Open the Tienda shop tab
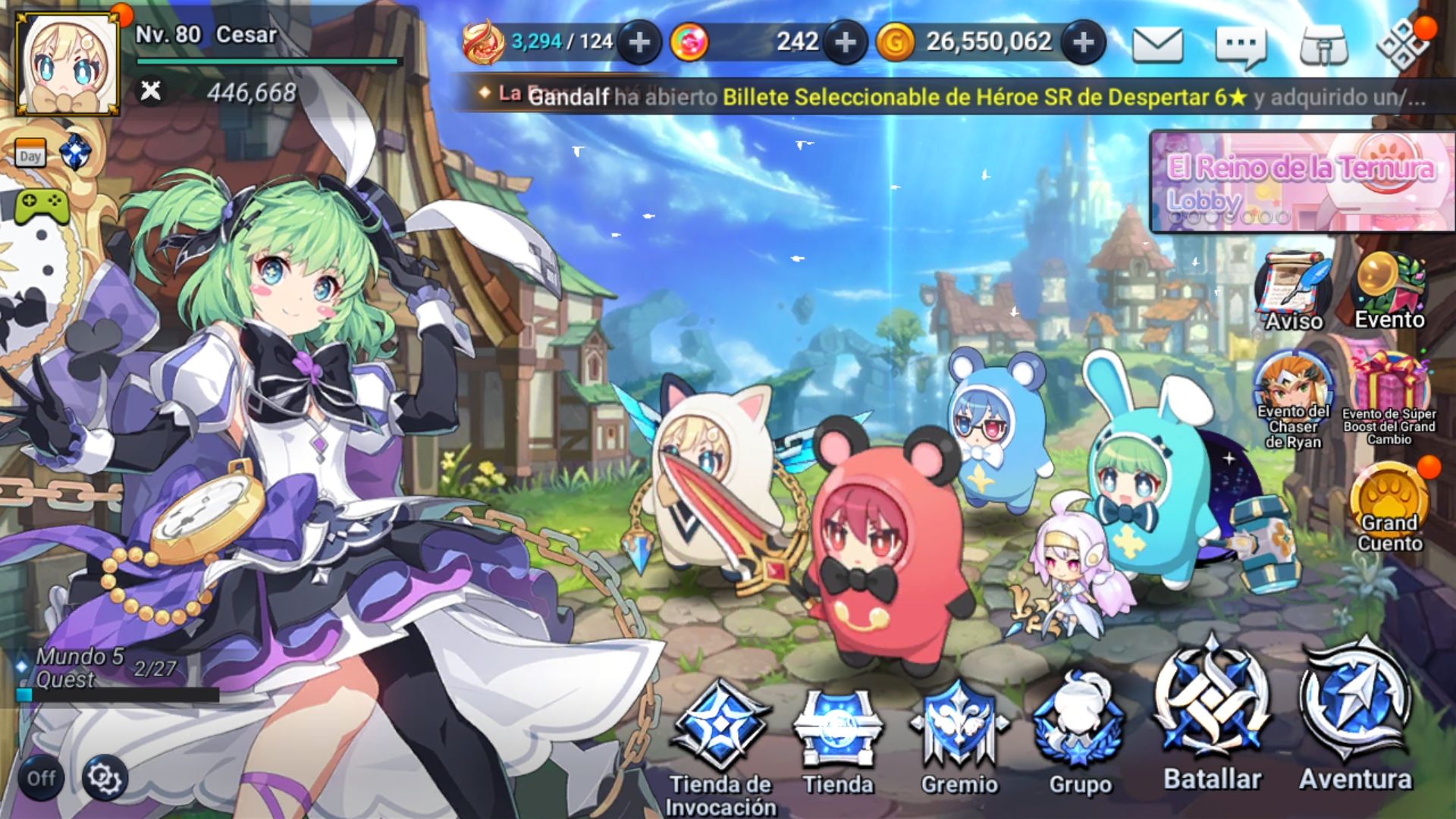 coord(837,728)
